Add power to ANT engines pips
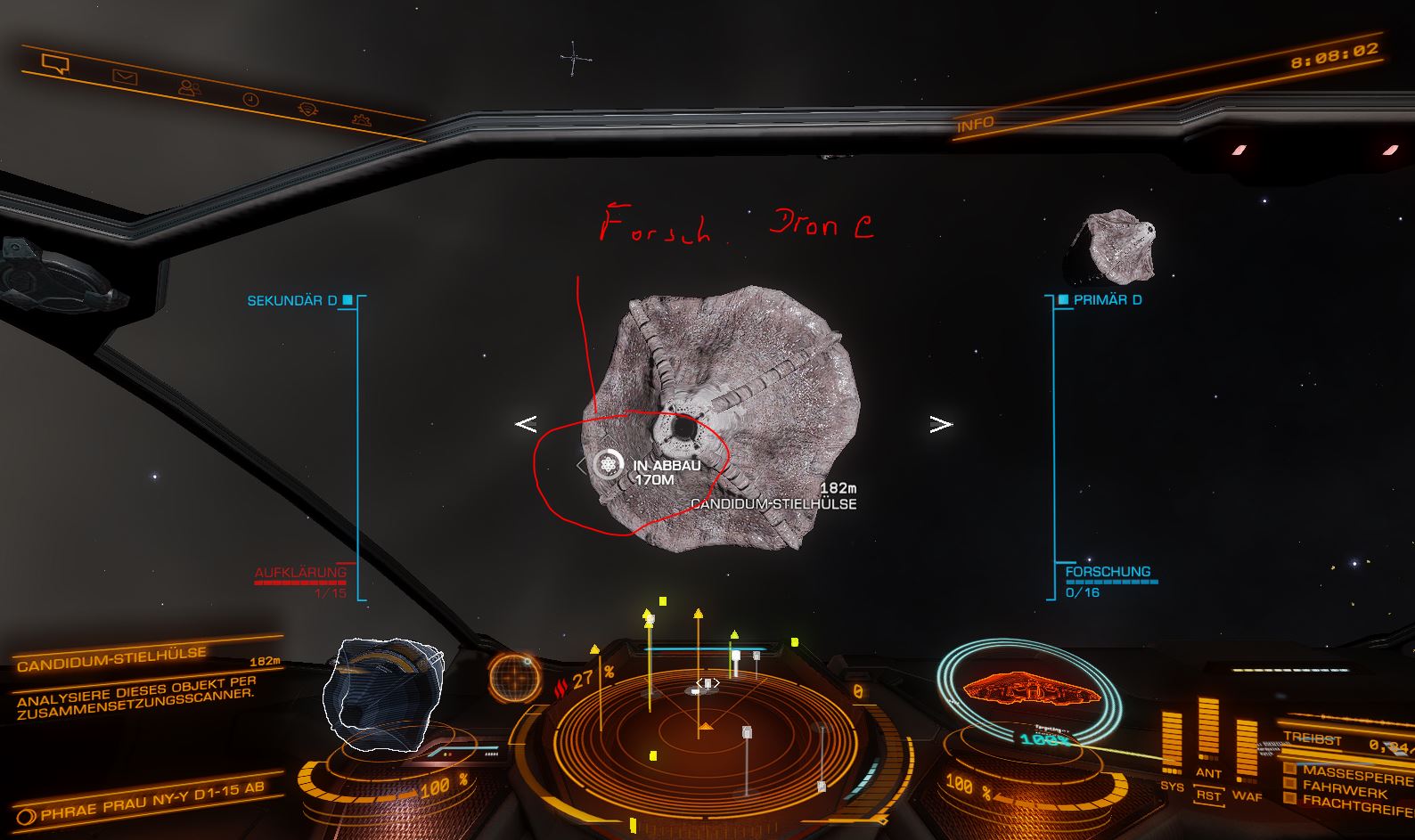Viewport: 1415px width, 840px height. tap(1208, 773)
